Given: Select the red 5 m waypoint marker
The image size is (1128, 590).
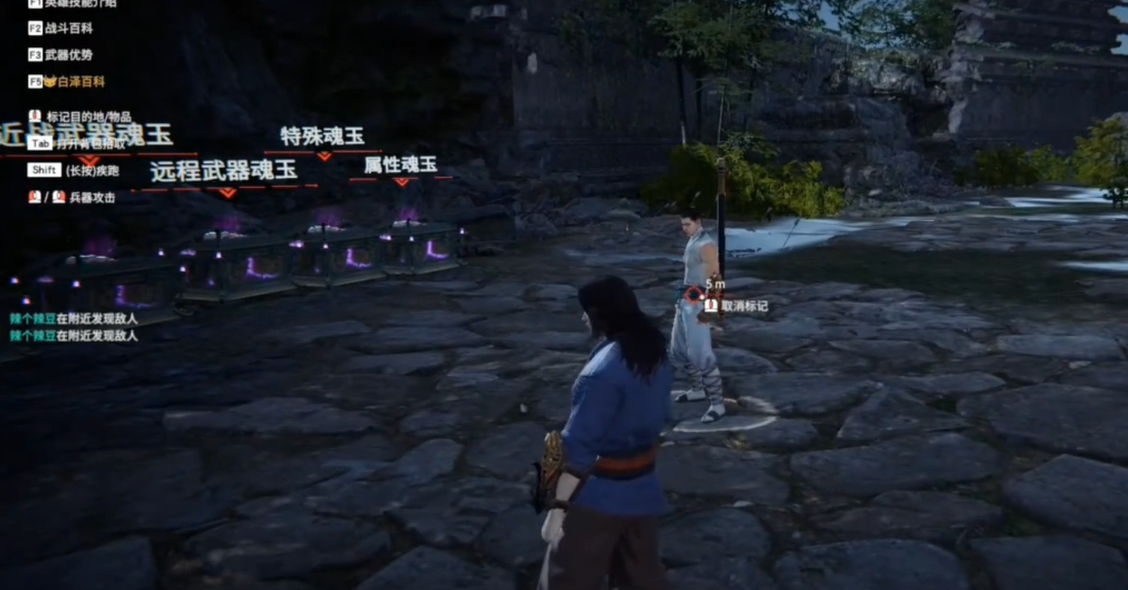Looking at the screenshot, I should click(x=695, y=295).
